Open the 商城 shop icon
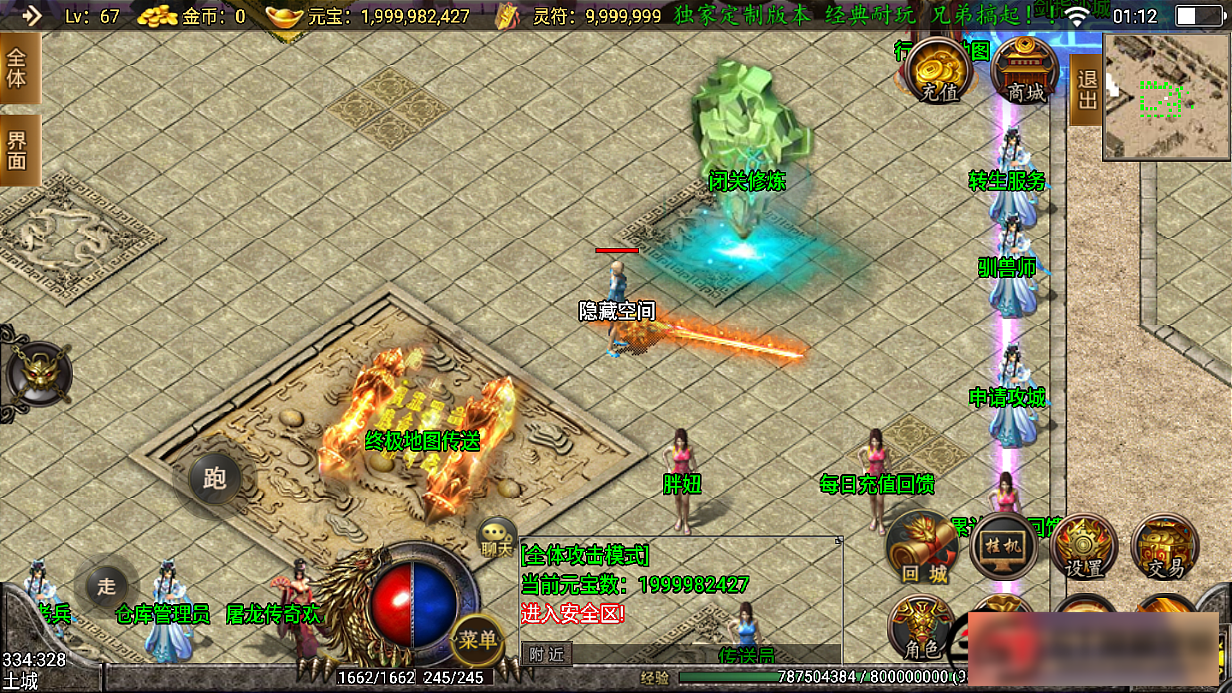 pos(1025,70)
